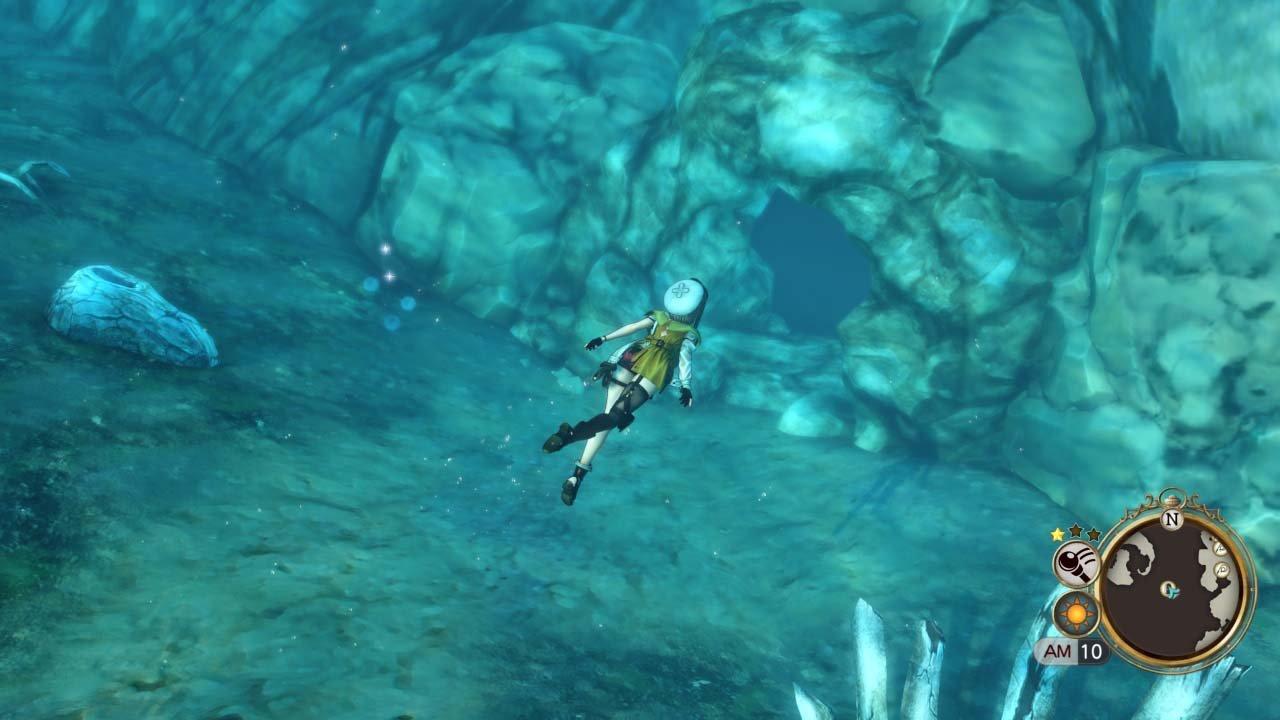The height and width of the screenshot is (720, 1280).
Task: Click the sparkling gather point near the character
Action: tap(390, 260)
